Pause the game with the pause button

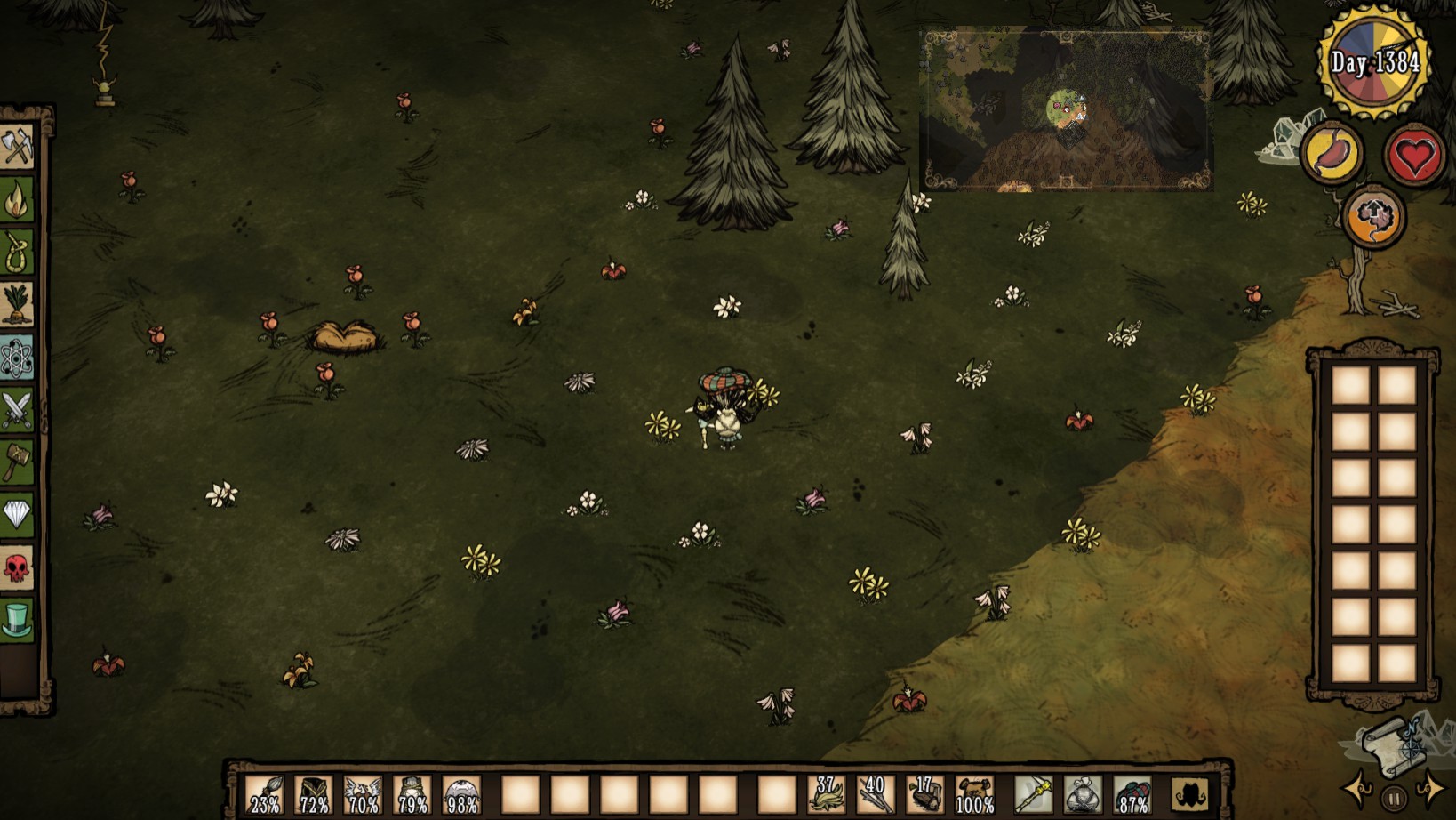[1394, 798]
